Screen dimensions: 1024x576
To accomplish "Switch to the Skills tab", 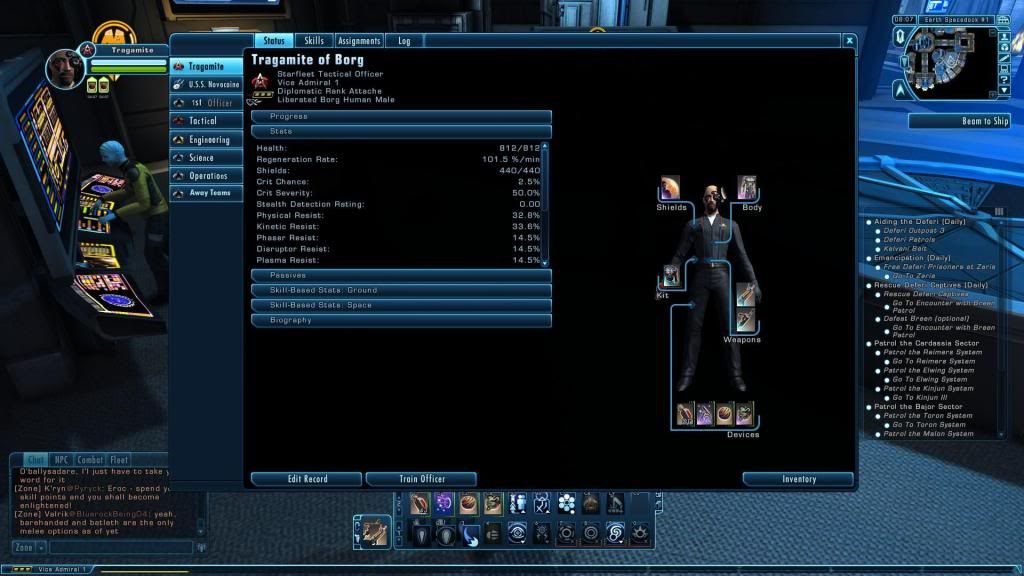I will tap(314, 41).
